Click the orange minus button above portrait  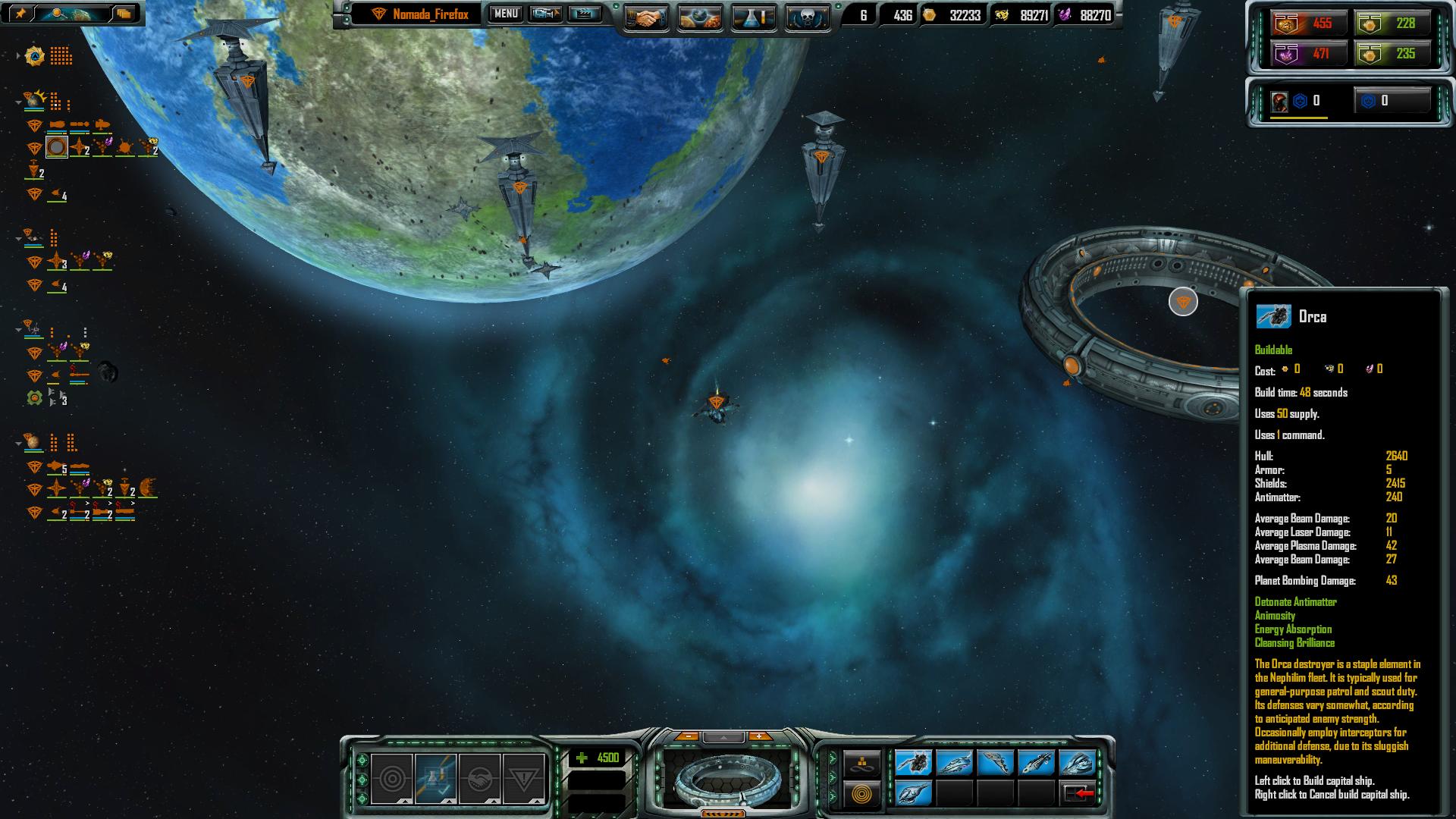(687, 736)
